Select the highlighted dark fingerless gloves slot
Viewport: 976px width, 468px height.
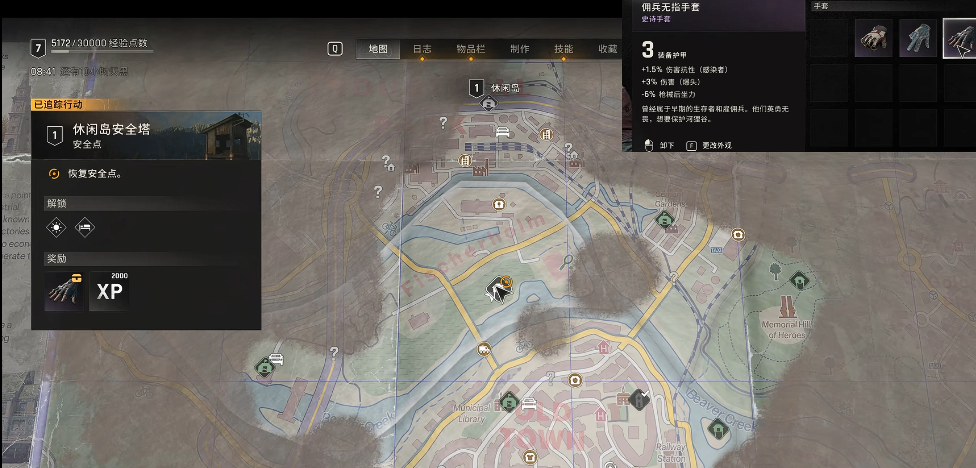point(959,40)
